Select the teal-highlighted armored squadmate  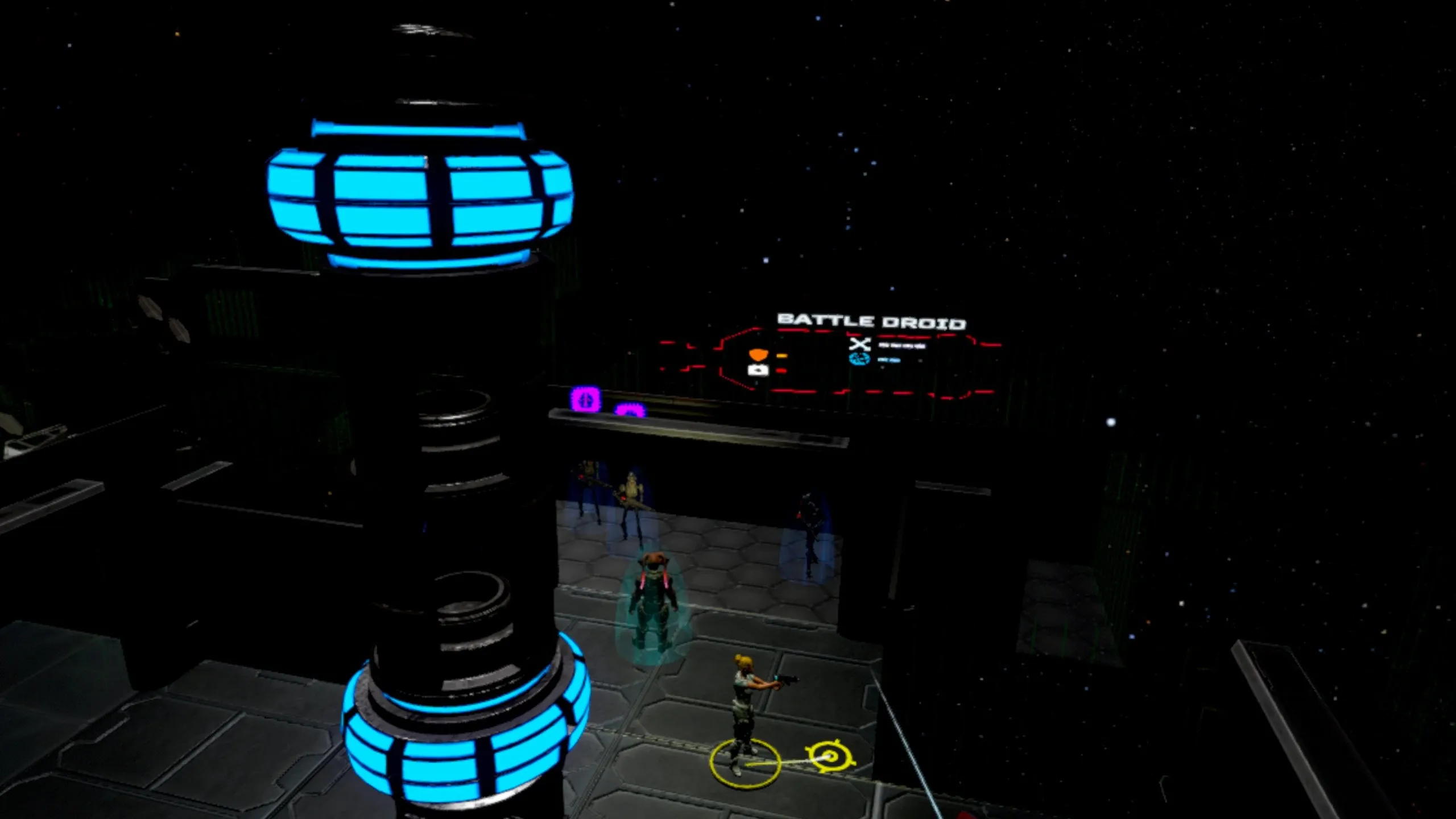point(652,607)
